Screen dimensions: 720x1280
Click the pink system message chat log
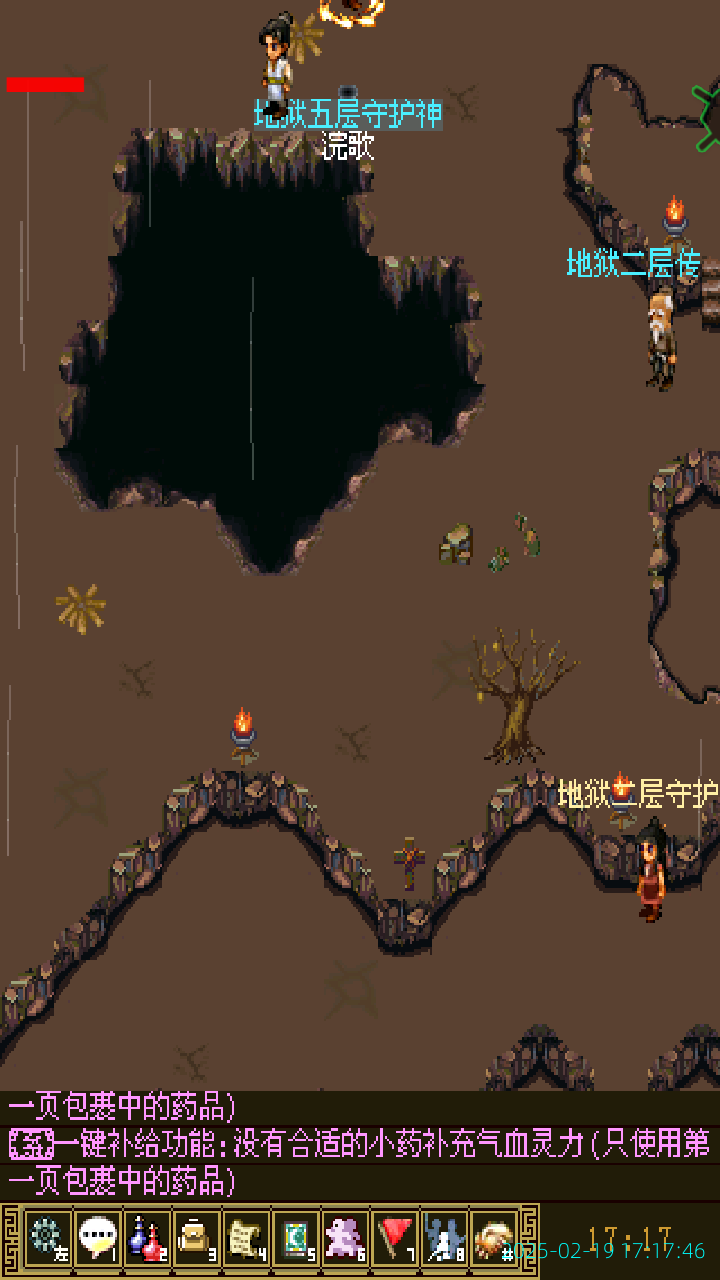click(360, 1144)
